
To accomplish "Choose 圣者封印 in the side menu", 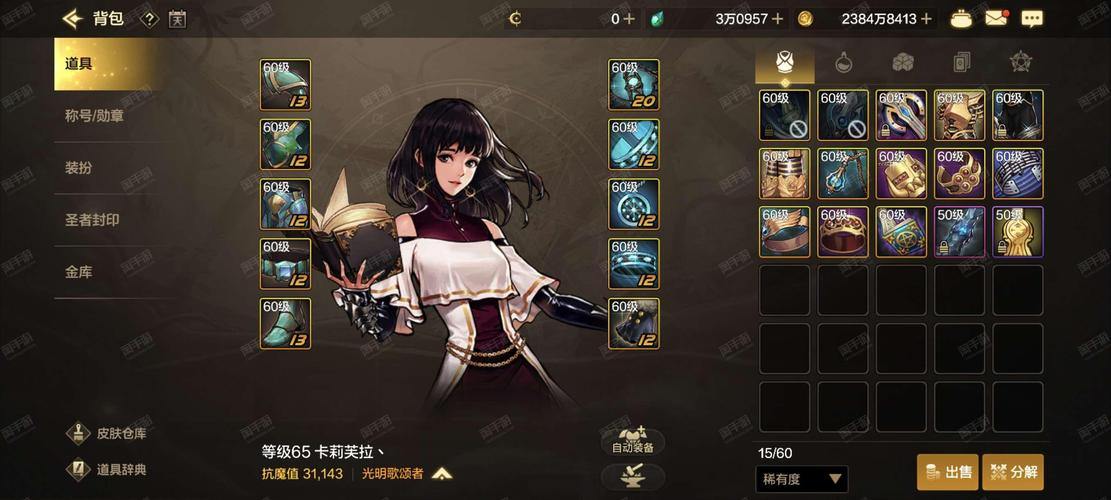I will click(92, 220).
